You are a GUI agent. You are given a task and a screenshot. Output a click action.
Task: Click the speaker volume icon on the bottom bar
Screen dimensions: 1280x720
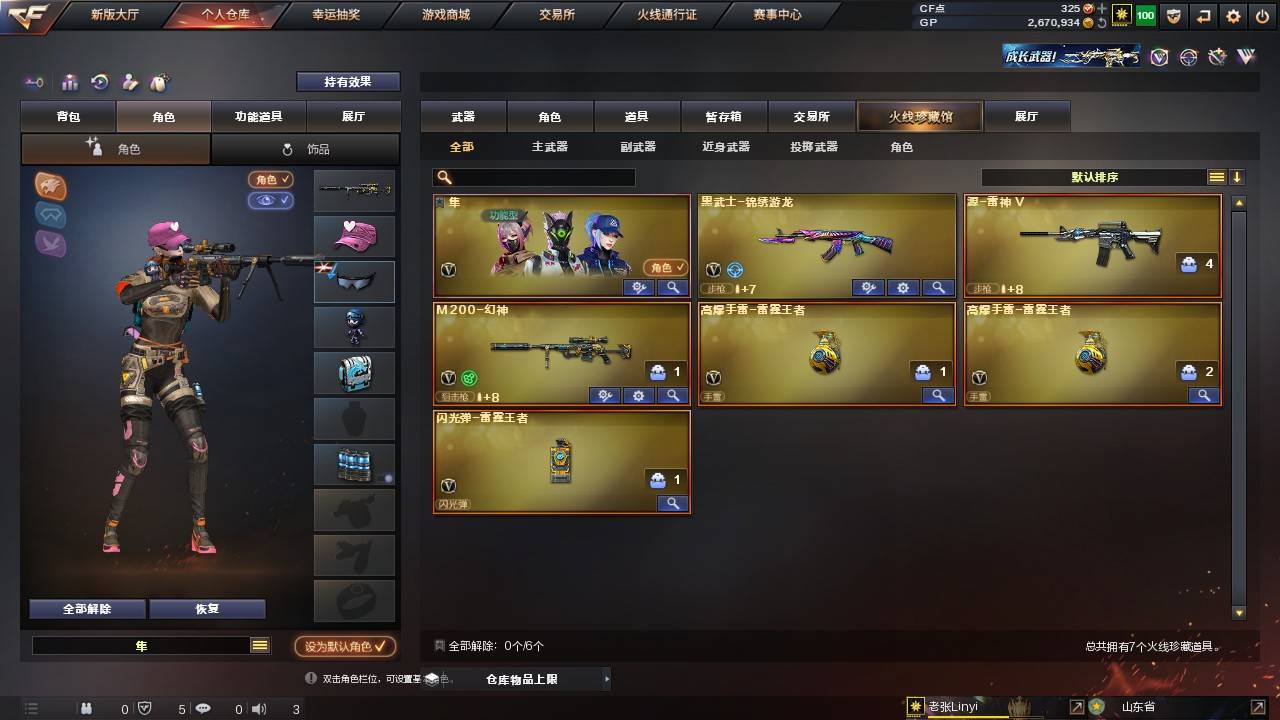[260, 708]
